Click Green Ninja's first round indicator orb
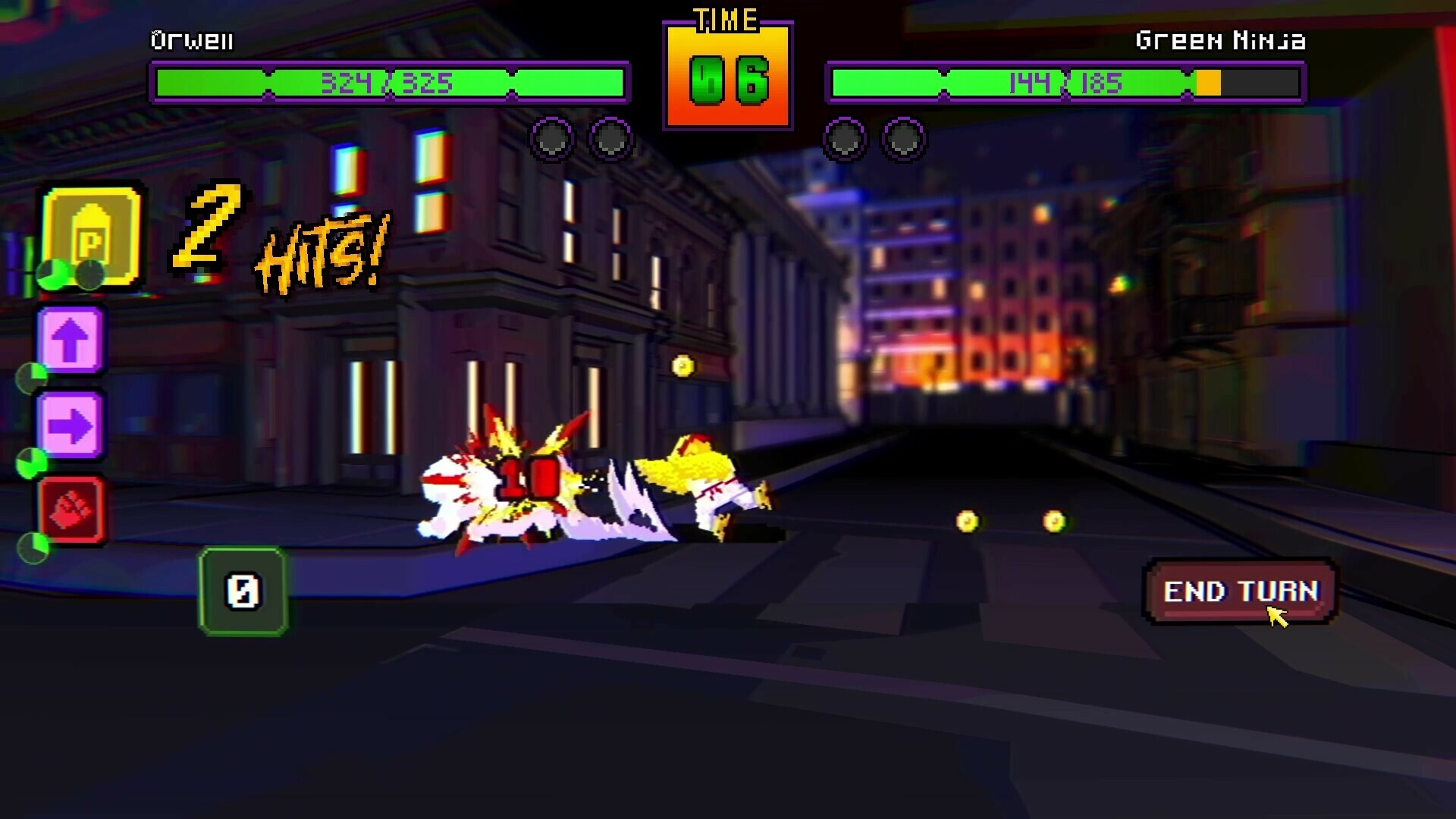Screen dimensions: 1456x819 coord(845,140)
